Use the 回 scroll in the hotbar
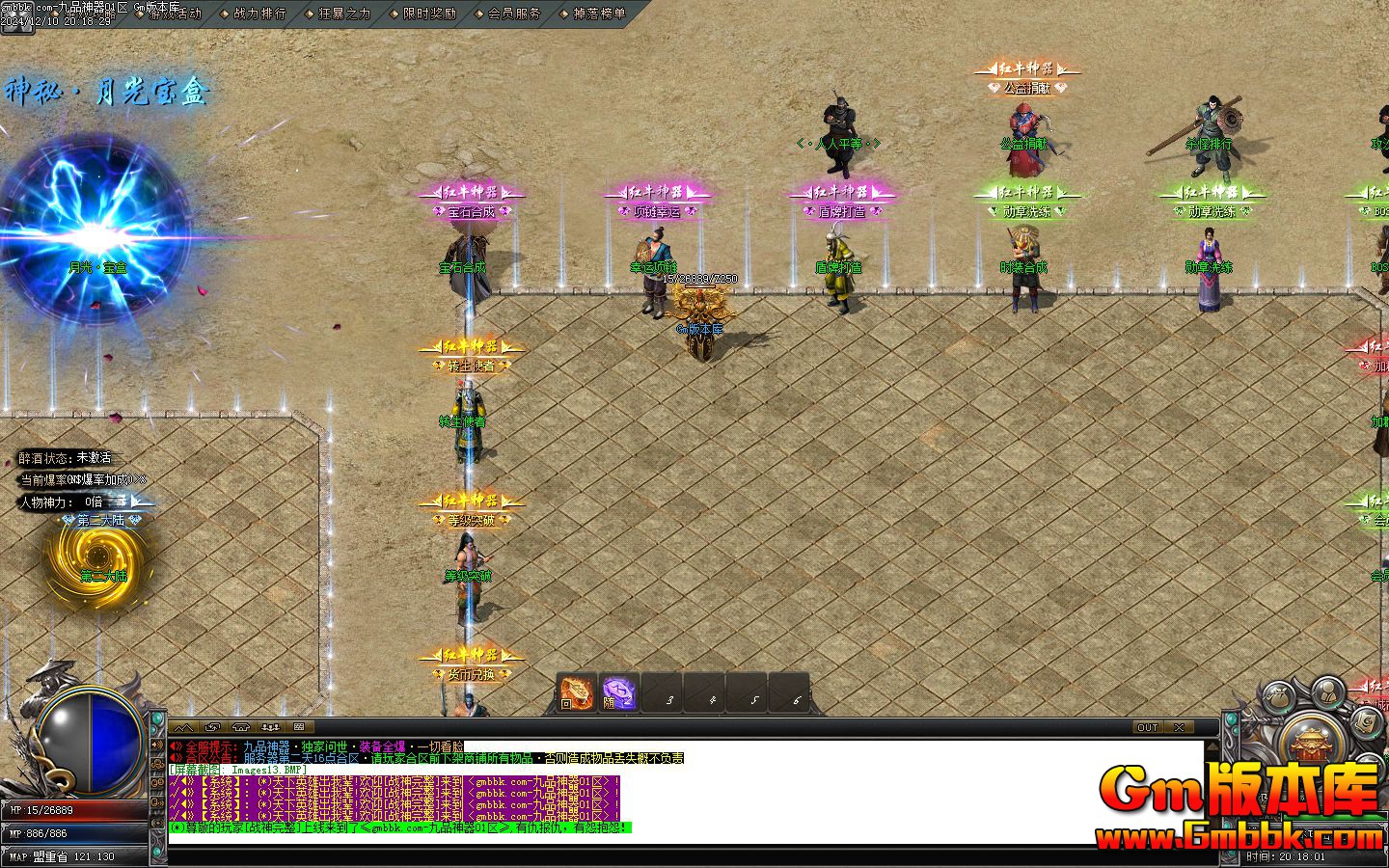Image resolution: width=1389 pixels, height=868 pixels. click(x=578, y=692)
